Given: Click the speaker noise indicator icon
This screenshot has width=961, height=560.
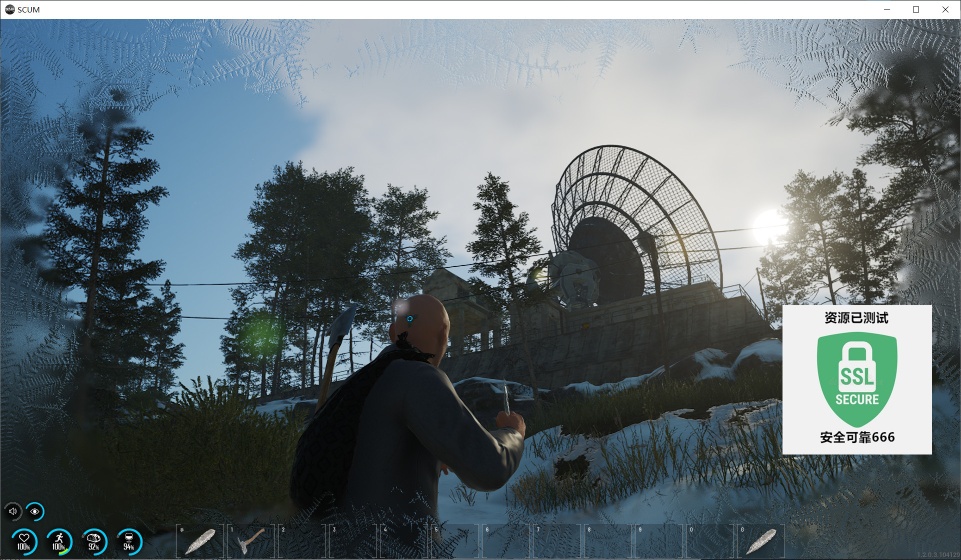Looking at the screenshot, I should (14, 511).
